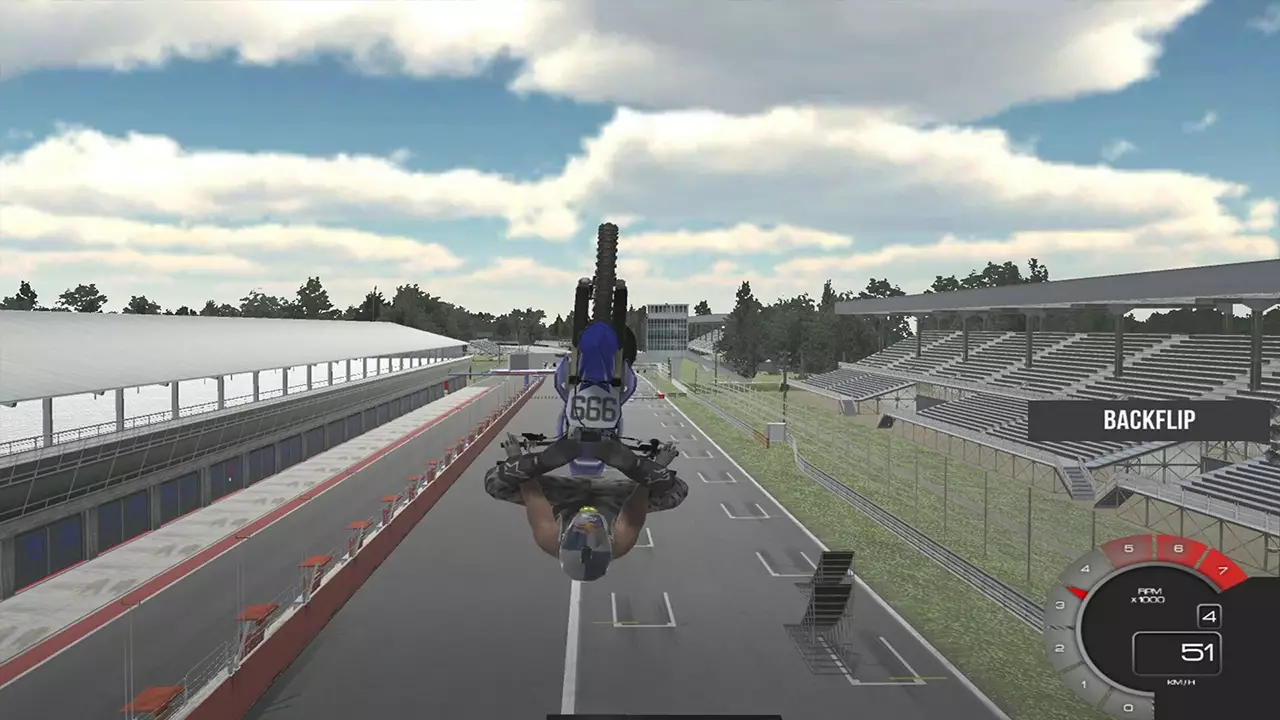Image resolution: width=1280 pixels, height=720 pixels.
Task: Click the KM/H label under the speedometer
Action: [1182, 681]
